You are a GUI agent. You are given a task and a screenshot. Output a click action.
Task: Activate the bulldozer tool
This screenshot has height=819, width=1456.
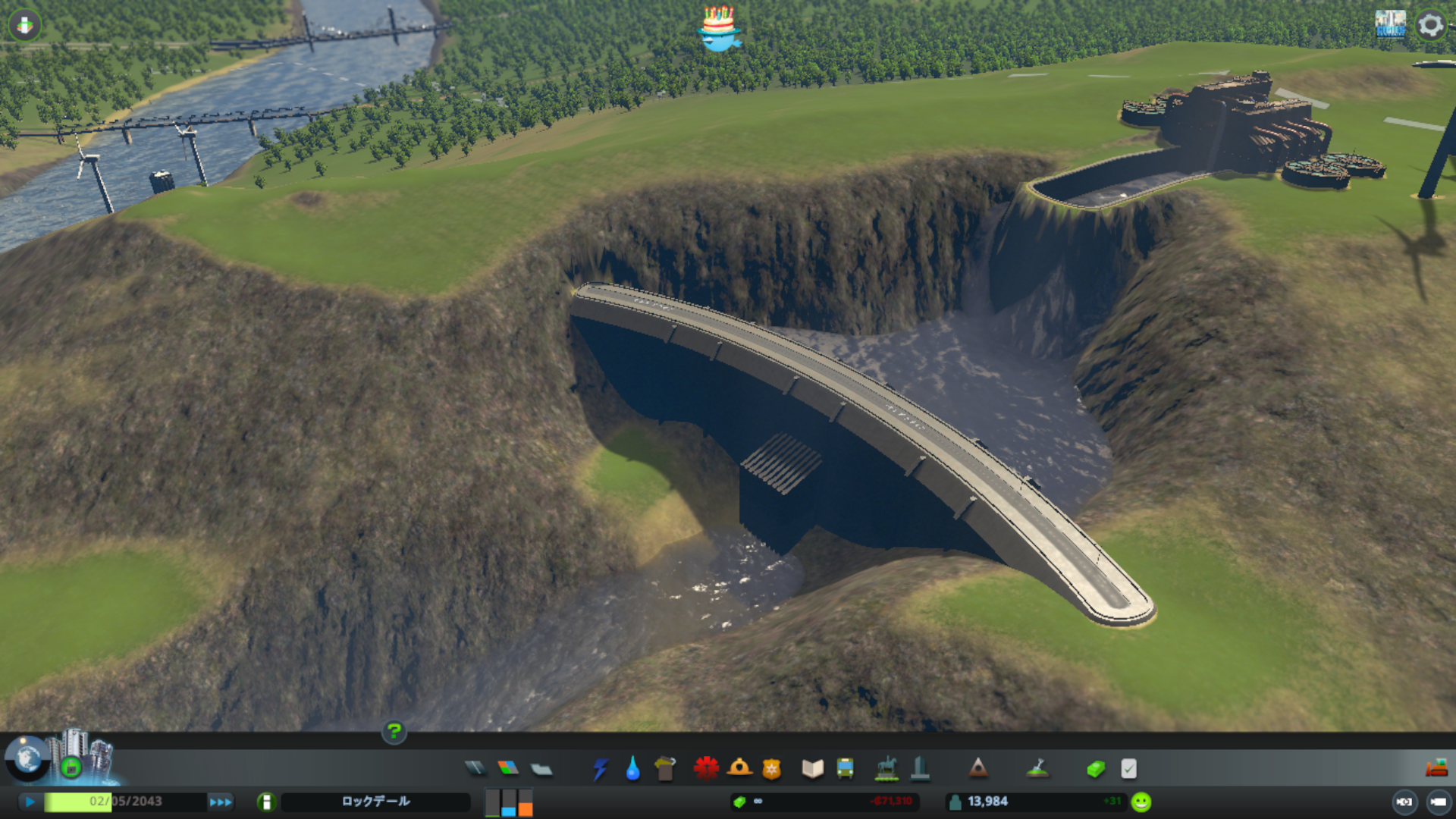point(1436,769)
